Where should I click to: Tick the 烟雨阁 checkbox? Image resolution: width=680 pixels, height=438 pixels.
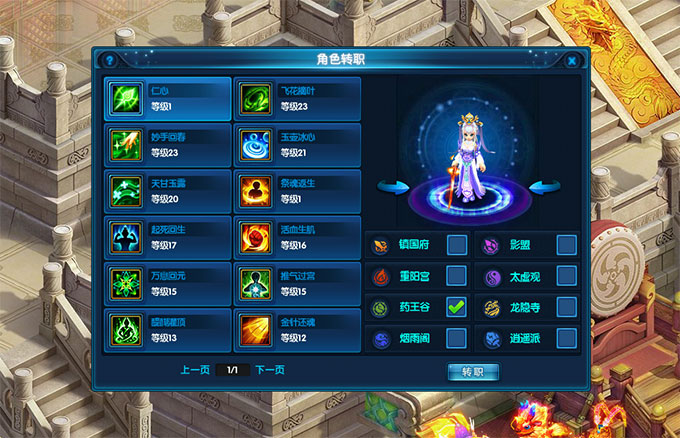click(x=456, y=338)
